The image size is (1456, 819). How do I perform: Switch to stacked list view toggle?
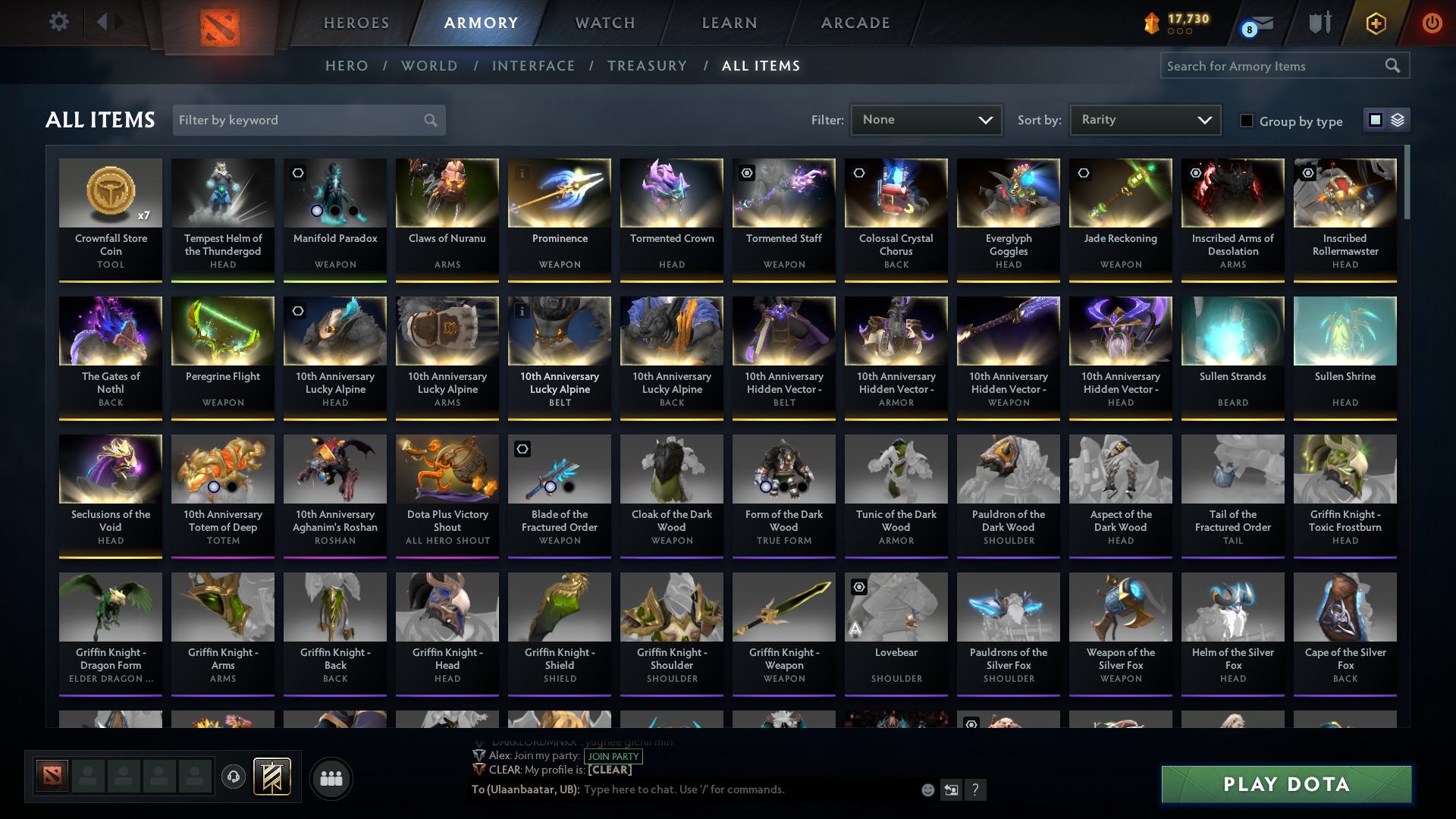[1396, 120]
